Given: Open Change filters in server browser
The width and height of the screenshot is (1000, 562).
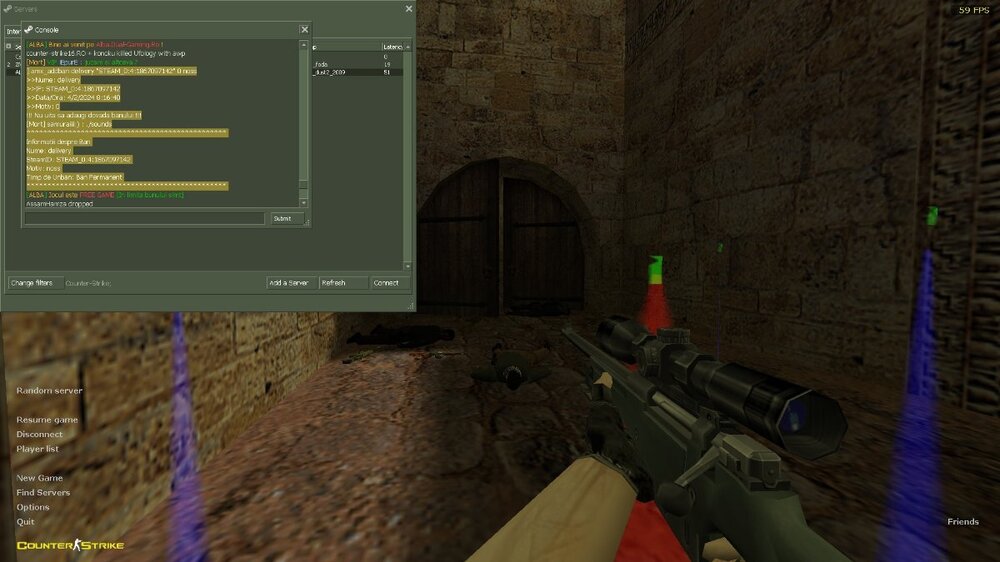Looking at the screenshot, I should point(31,283).
